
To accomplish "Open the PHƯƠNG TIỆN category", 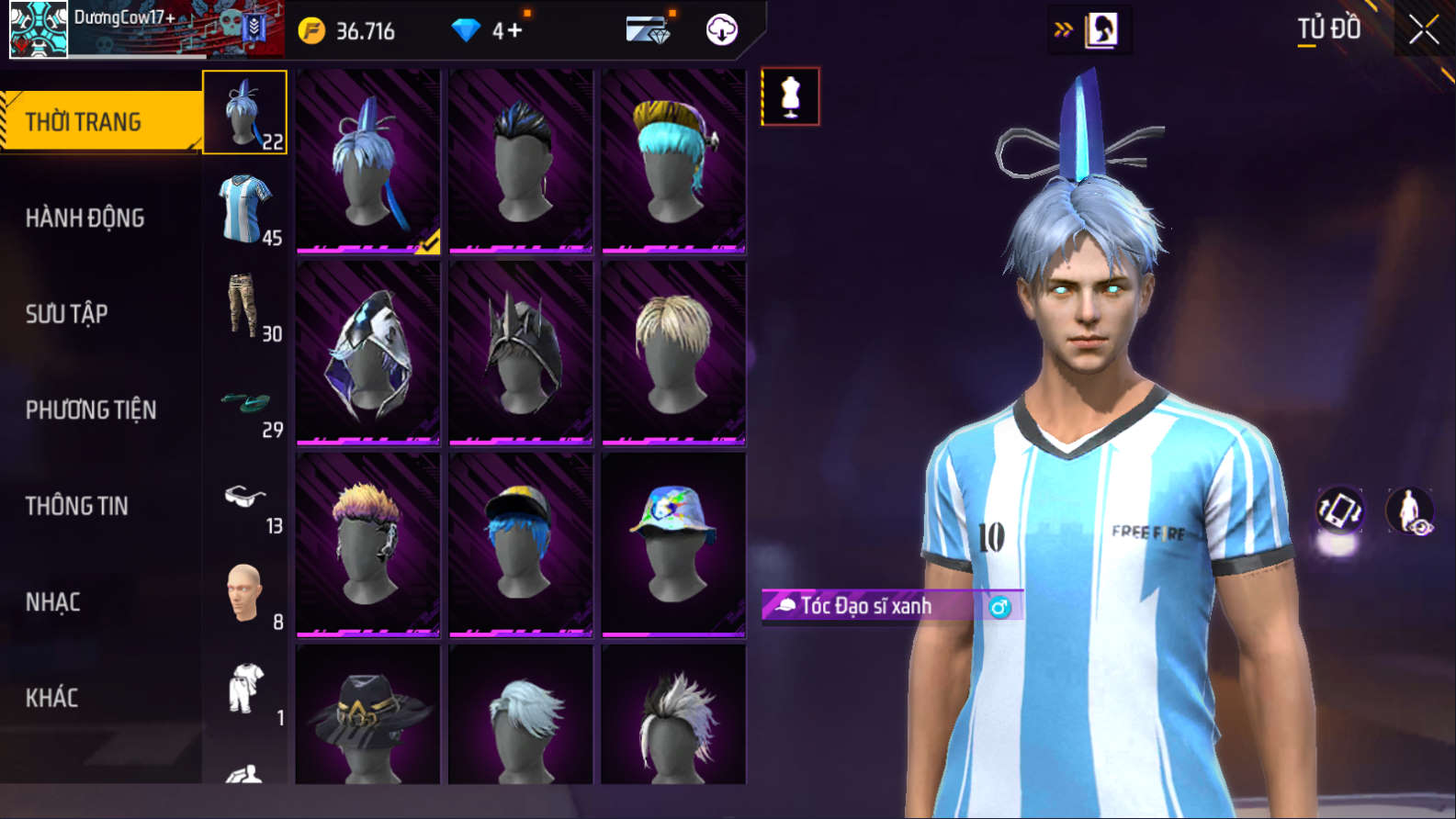I will coord(91,409).
